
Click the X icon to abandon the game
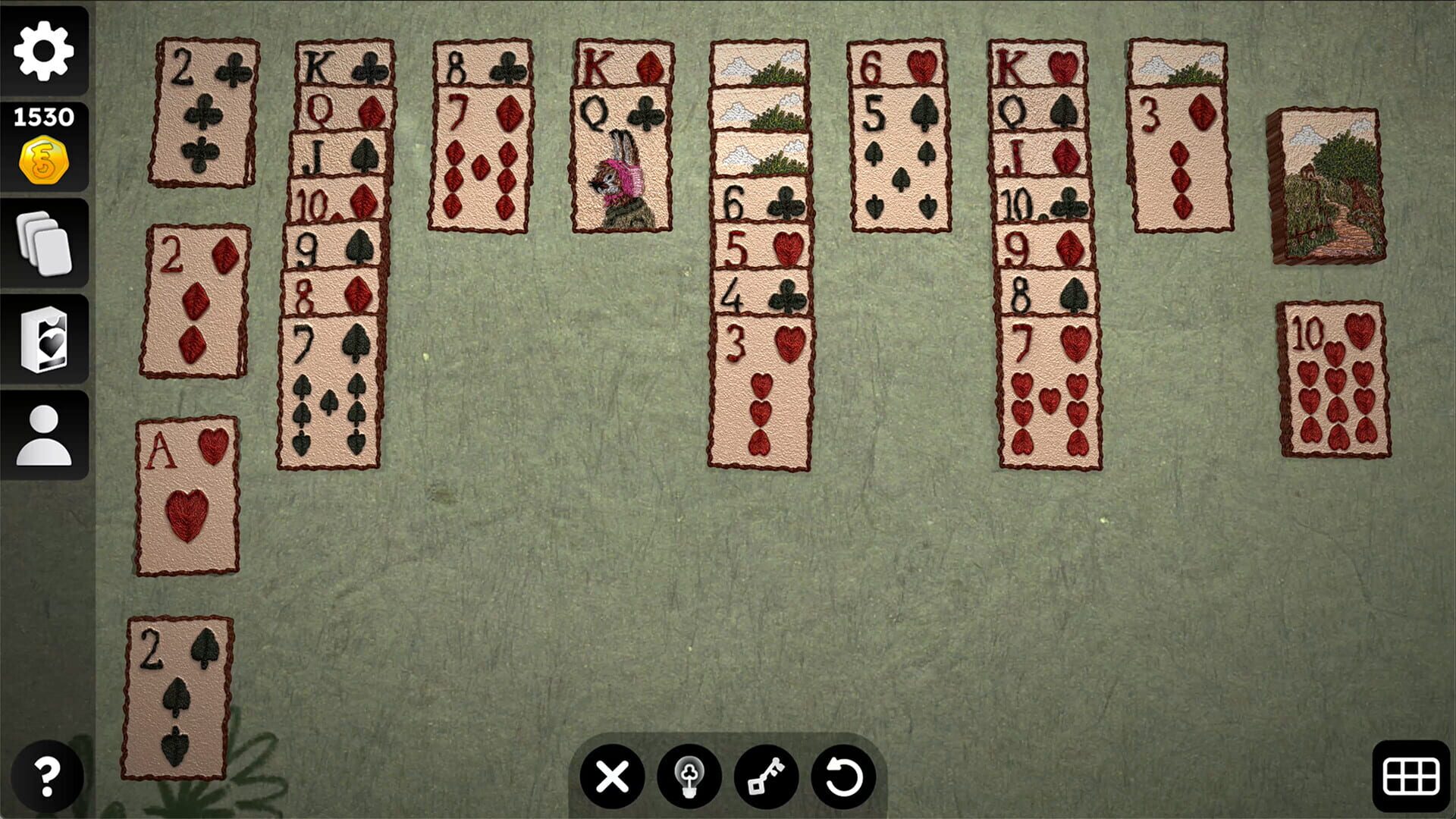tap(611, 777)
